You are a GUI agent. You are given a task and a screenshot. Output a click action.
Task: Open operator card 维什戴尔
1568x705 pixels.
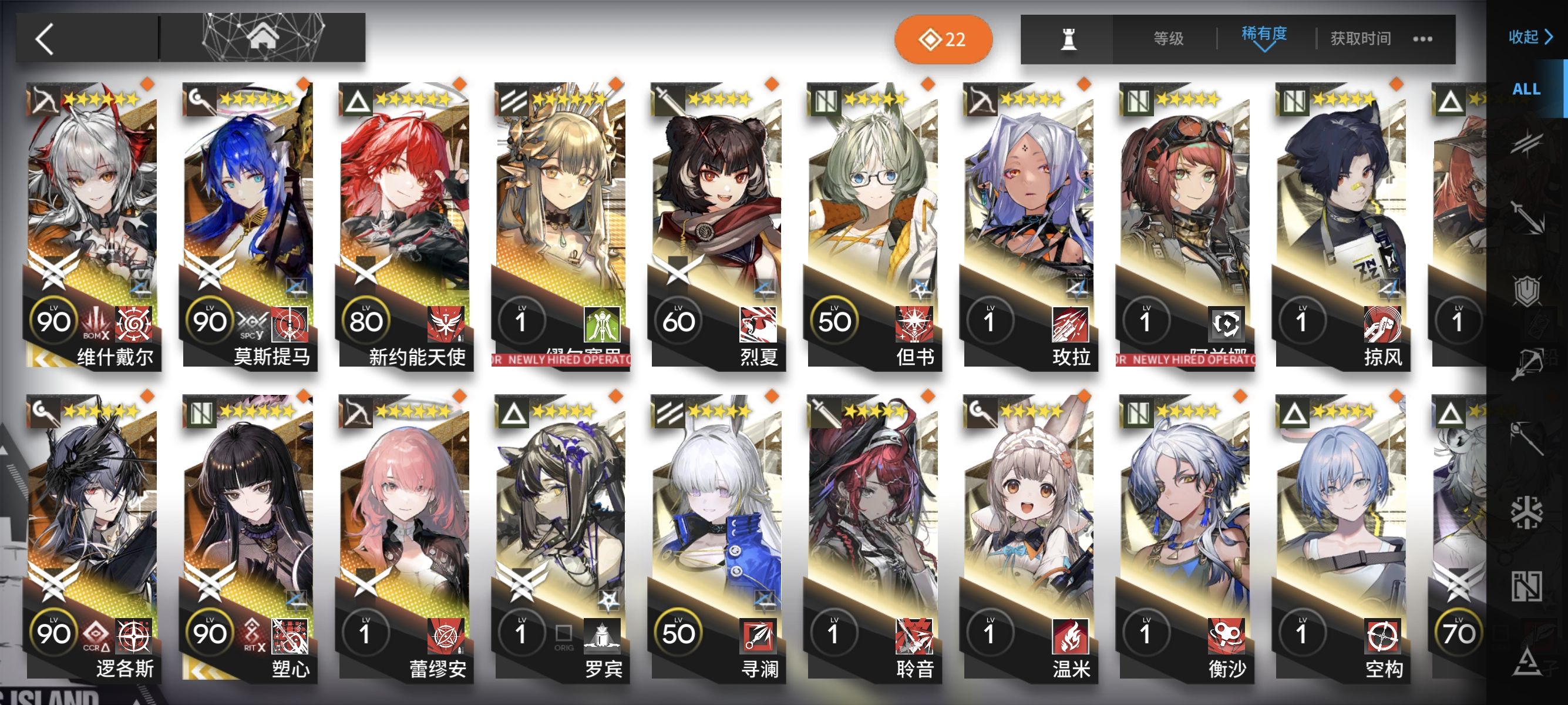[x=92, y=225]
